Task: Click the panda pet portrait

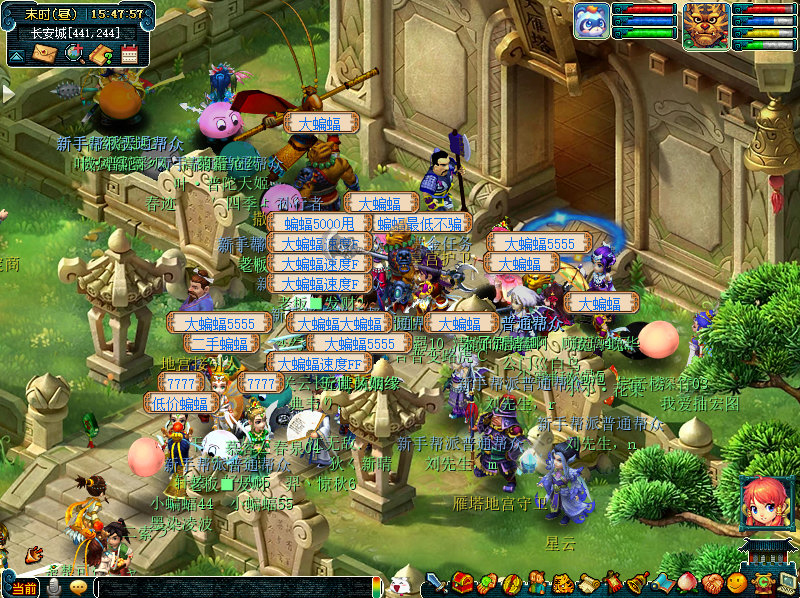Action: (591, 21)
